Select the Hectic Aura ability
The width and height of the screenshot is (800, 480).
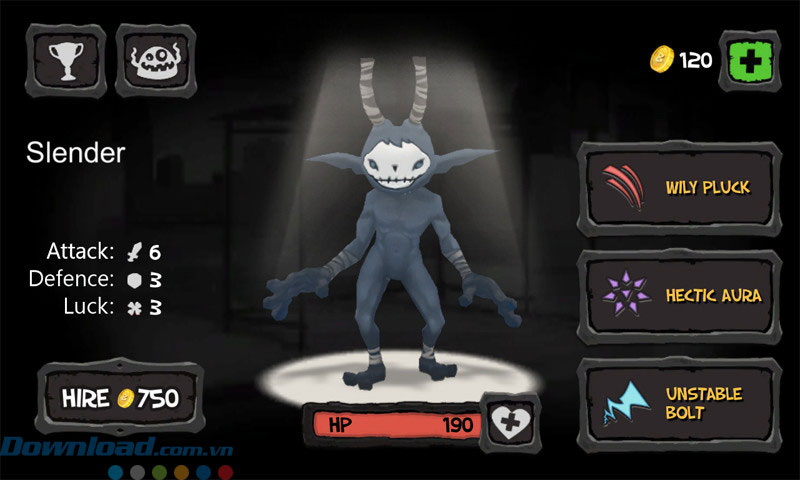point(680,295)
